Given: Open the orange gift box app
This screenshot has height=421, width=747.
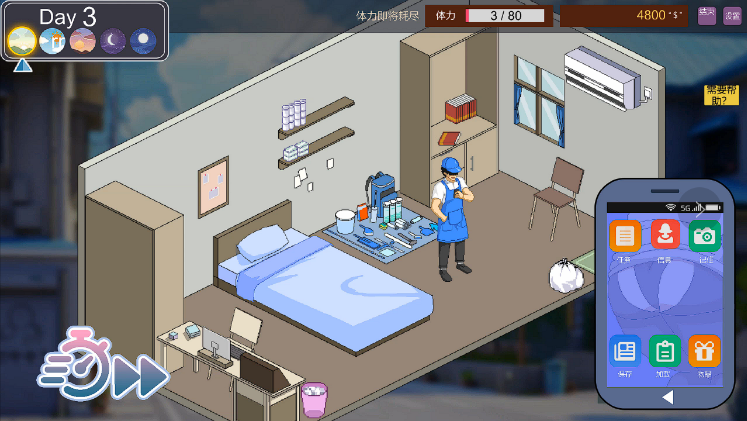Looking at the screenshot, I should pos(705,351).
